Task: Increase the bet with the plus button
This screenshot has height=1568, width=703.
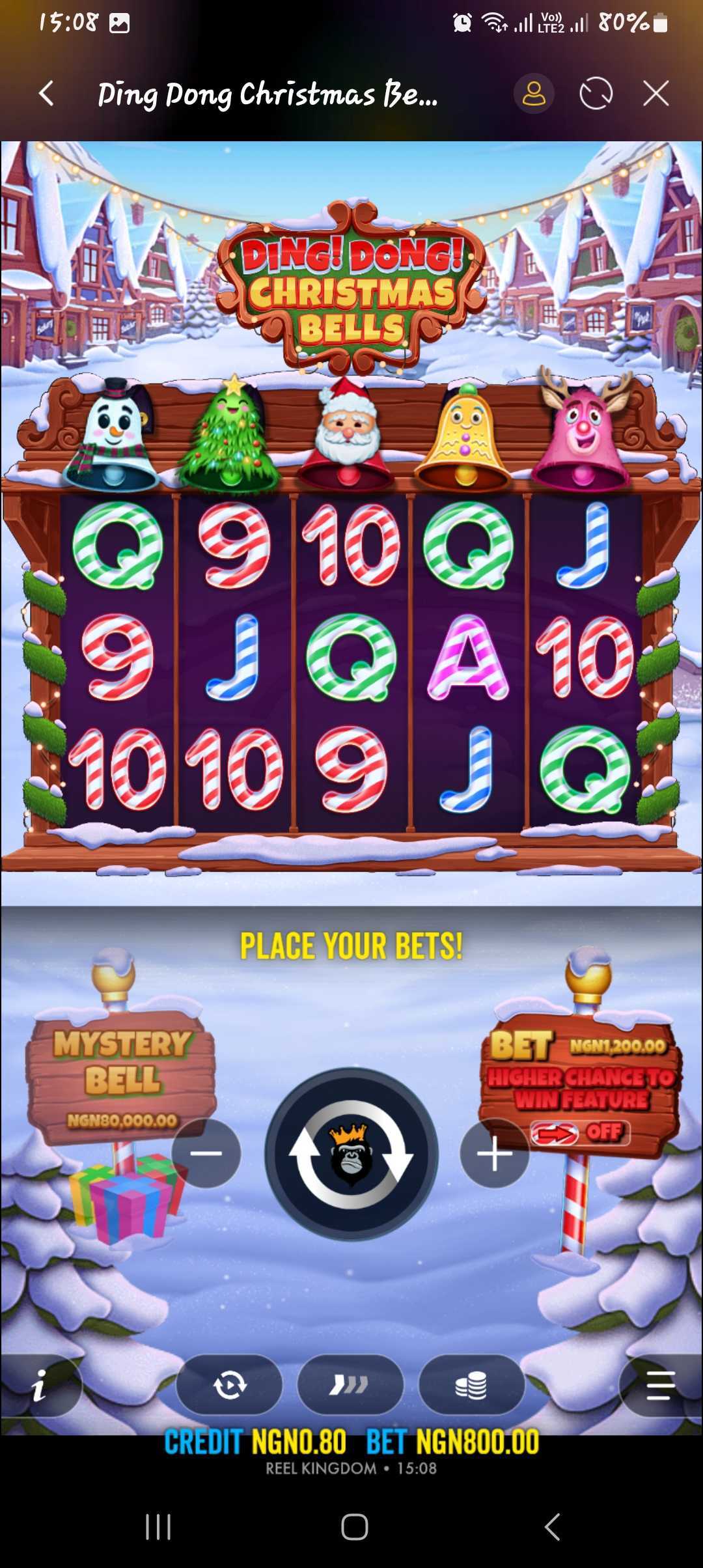Action: coord(494,1153)
